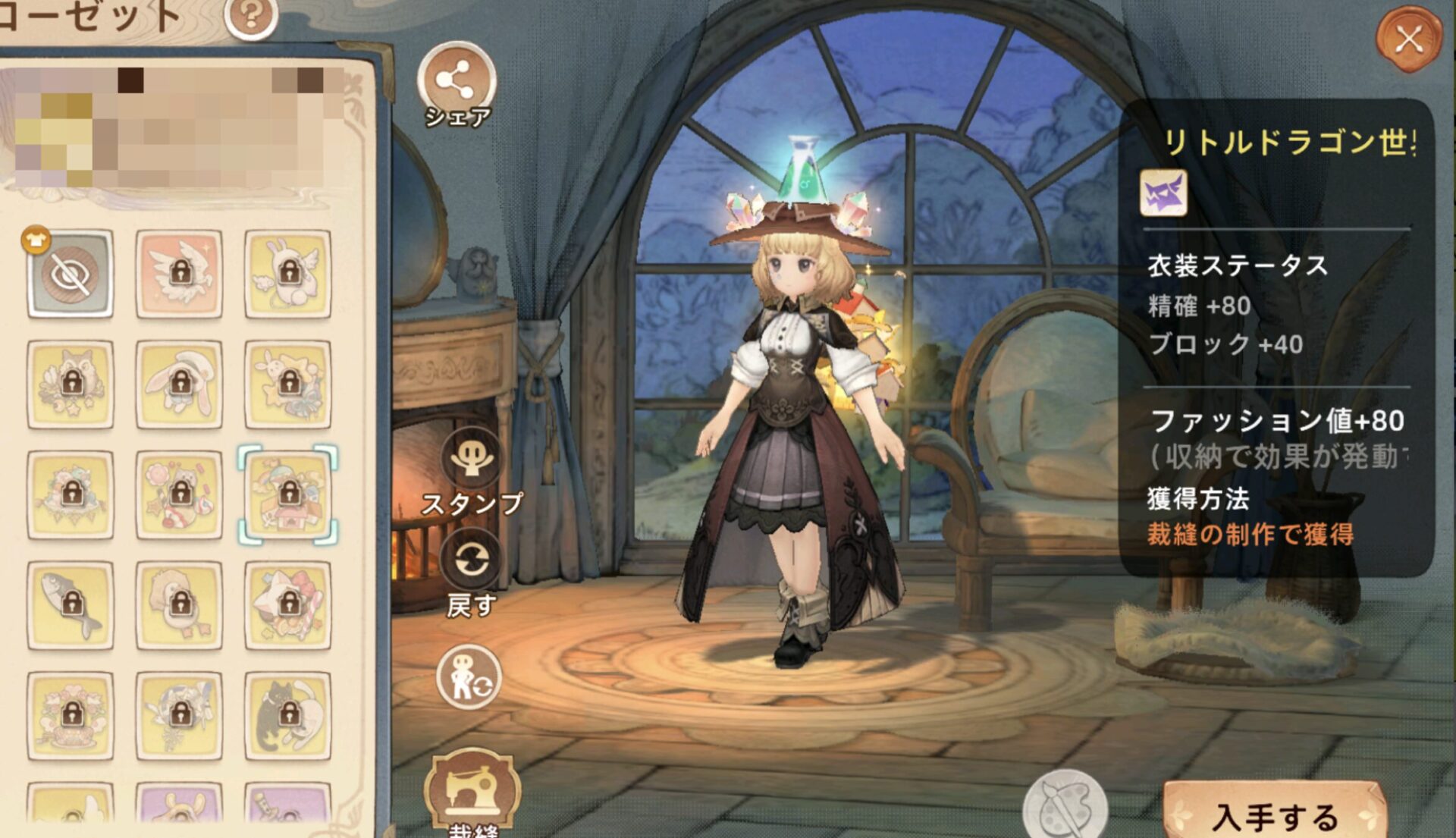Close the closet screen with the X button
The image size is (1456, 838).
coord(1409,39)
